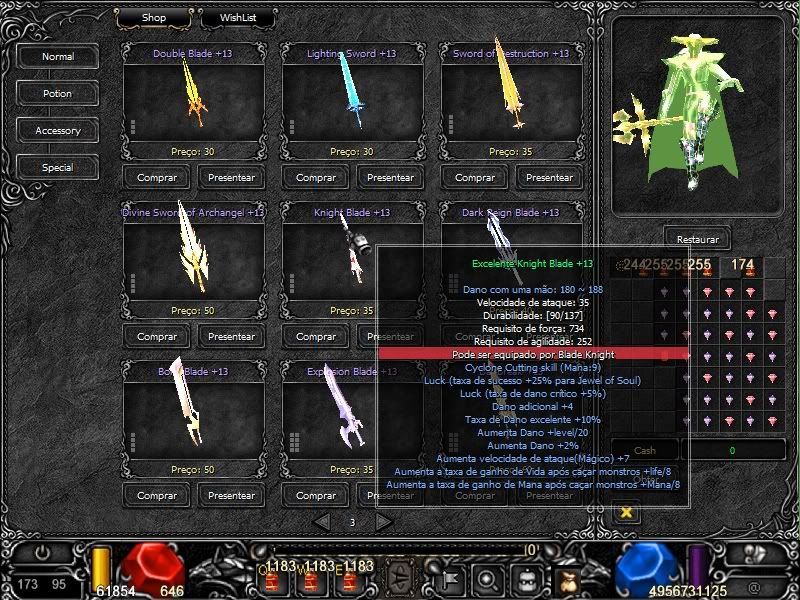Image resolution: width=800 pixels, height=600 pixels.
Task: Close the shop with the yellow X
Action: 627,512
